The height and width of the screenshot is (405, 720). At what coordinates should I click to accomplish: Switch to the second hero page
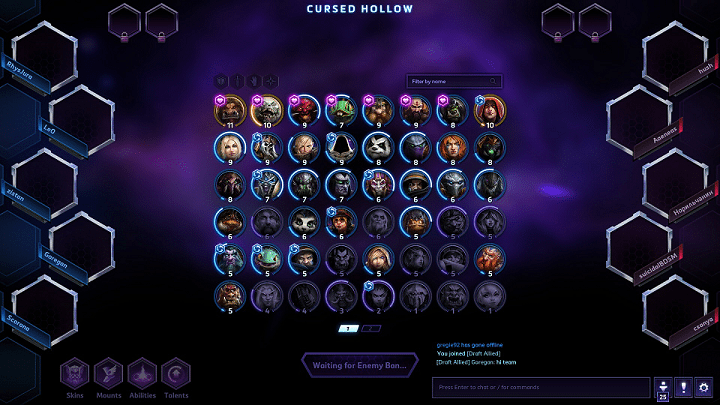click(371, 328)
